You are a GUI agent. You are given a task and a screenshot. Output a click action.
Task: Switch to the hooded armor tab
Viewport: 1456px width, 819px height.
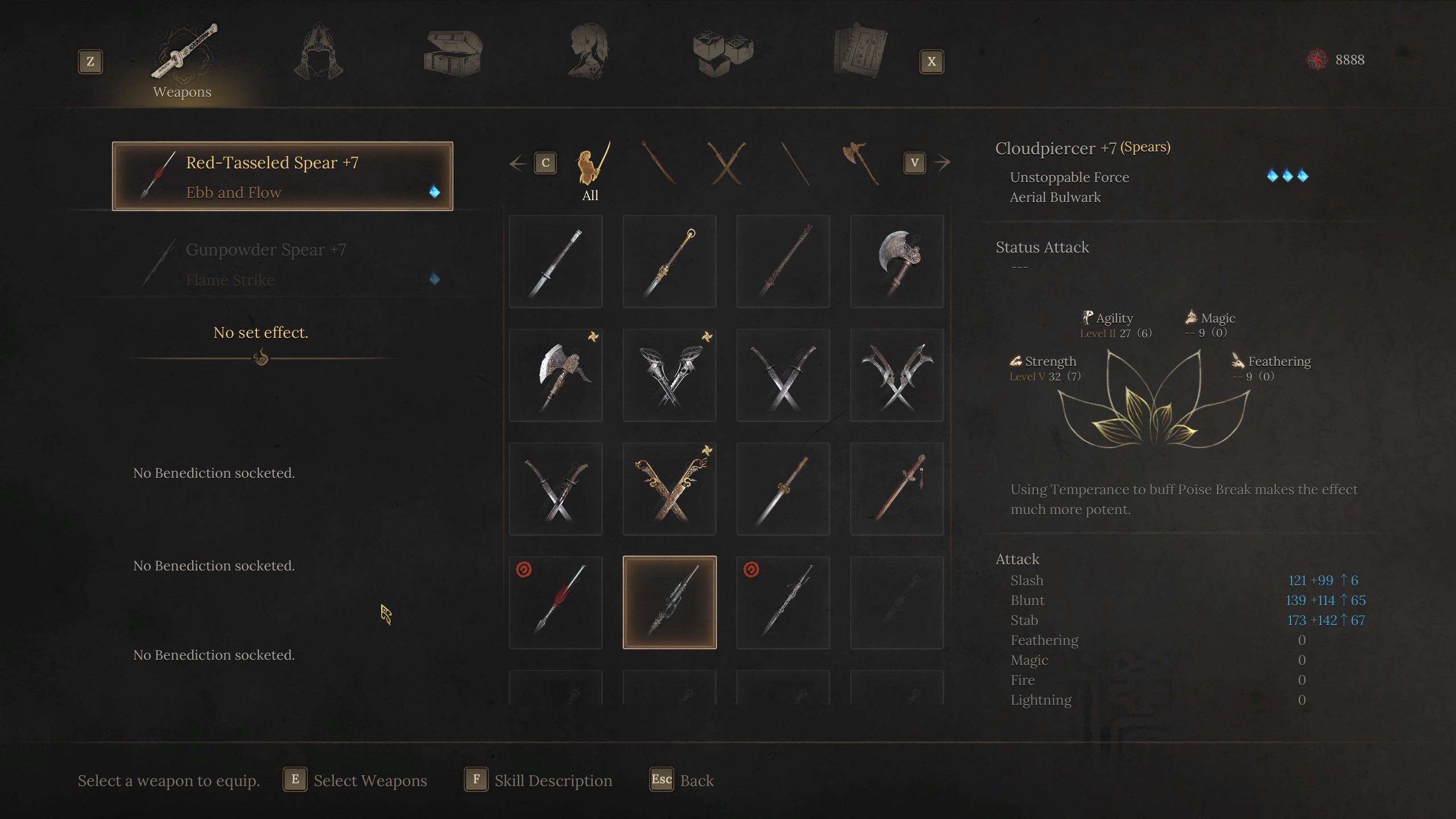[318, 52]
